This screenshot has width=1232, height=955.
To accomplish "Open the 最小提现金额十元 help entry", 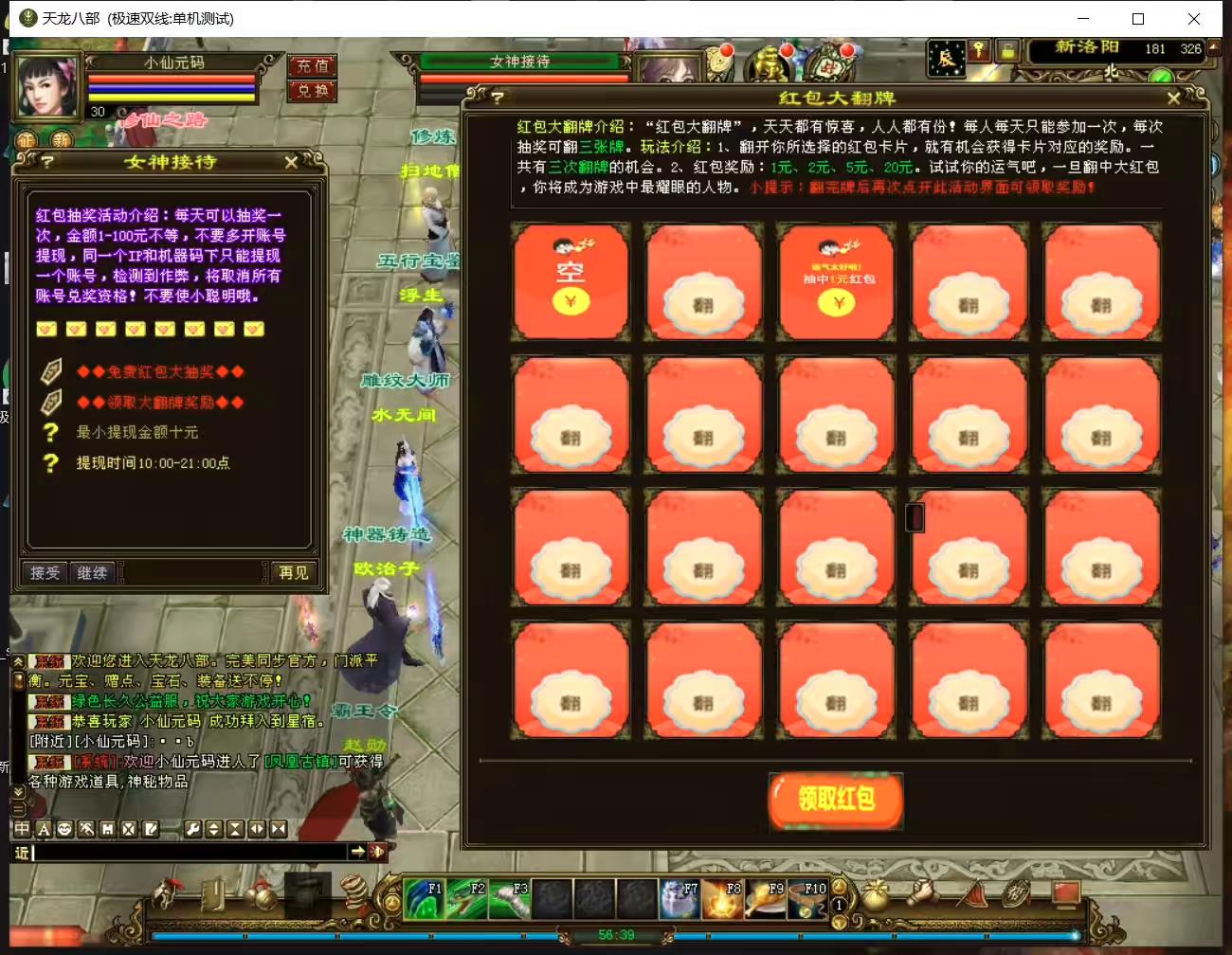I will point(136,432).
